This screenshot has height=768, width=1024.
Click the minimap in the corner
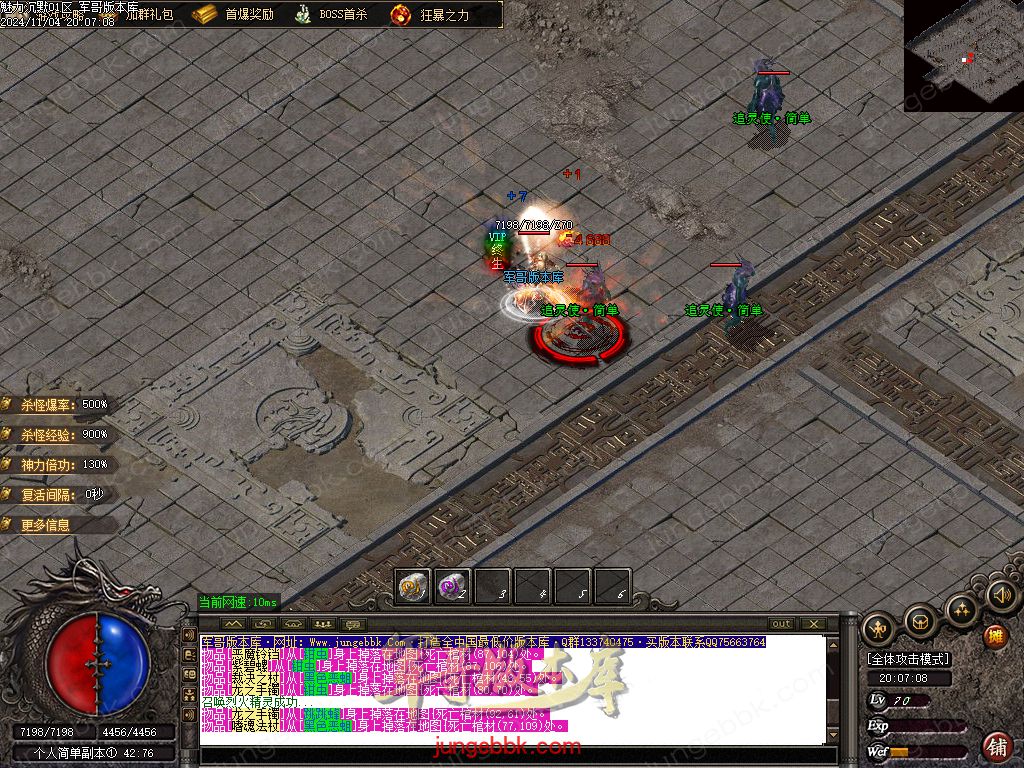click(x=963, y=55)
